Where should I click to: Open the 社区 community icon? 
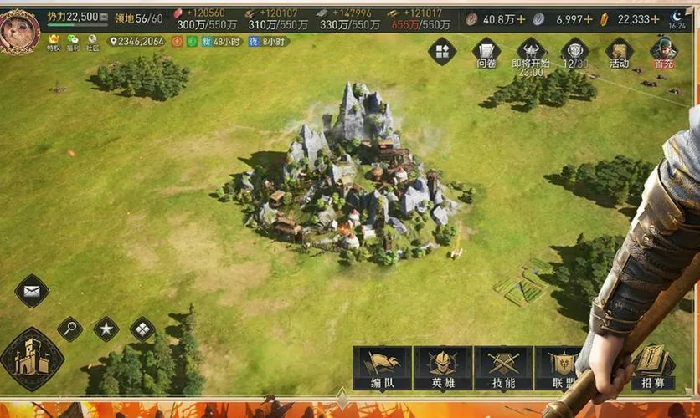(x=92, y=41)
